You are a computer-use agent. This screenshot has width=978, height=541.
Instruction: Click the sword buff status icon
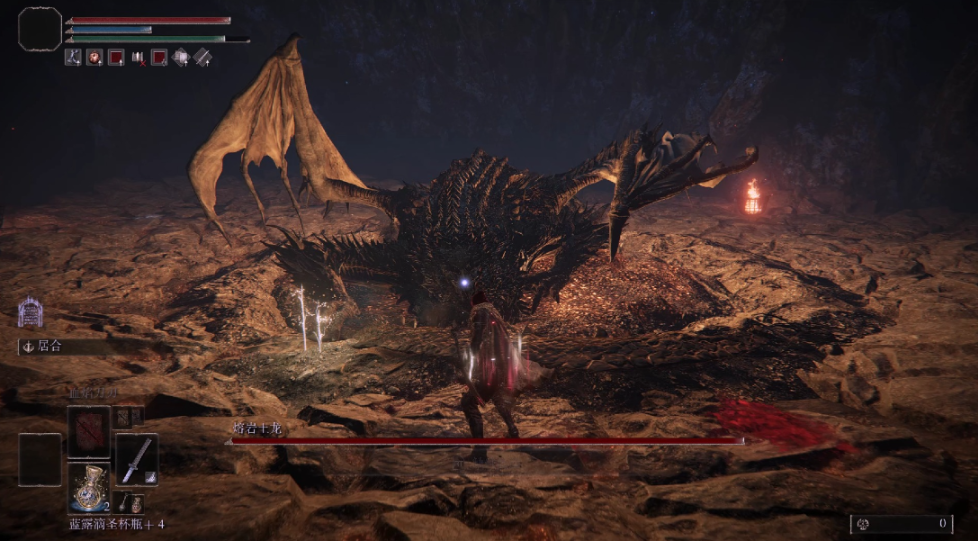203,57
